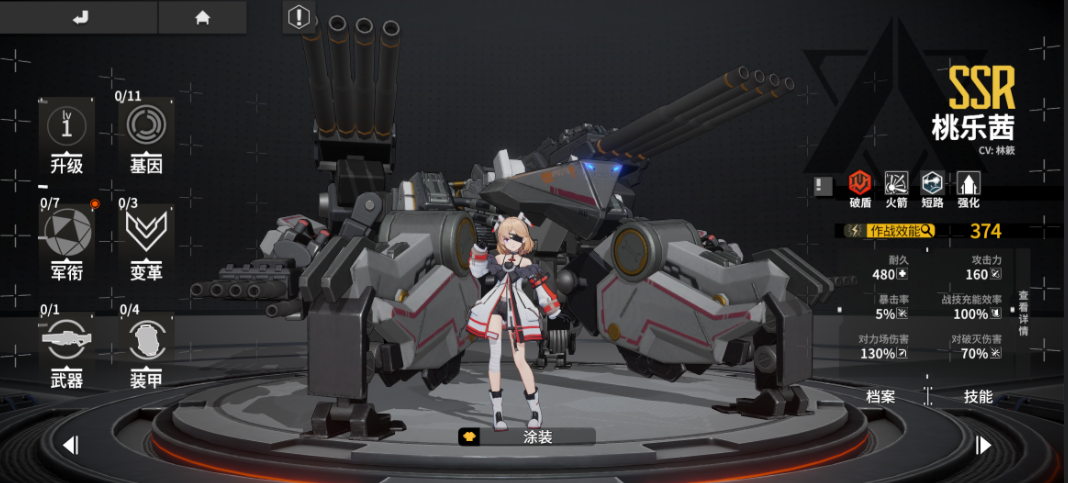Switch to the 档案 profile tab
Viewport: 1068px width, 483px height.
click(880, 397)
